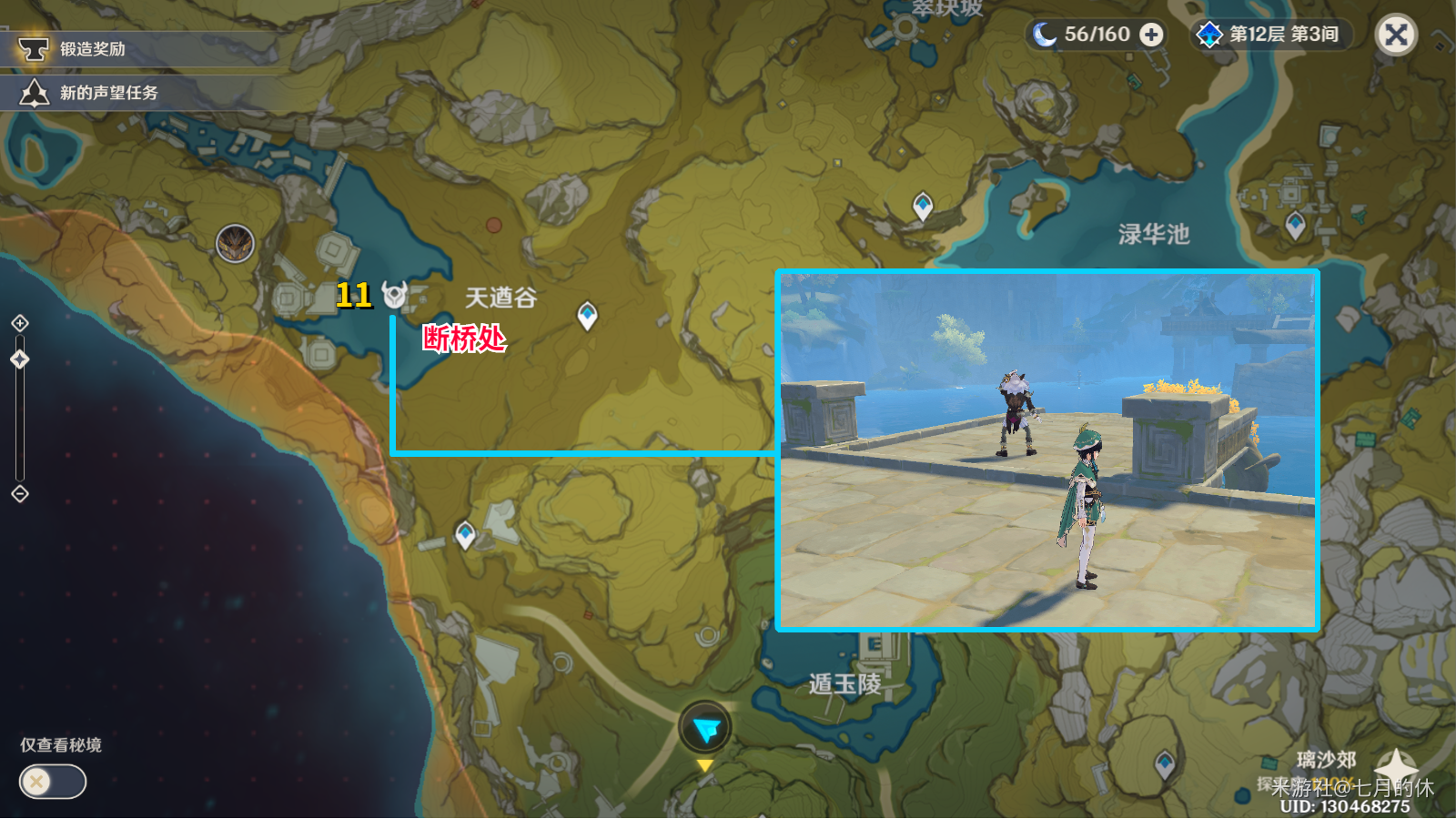The image size is (1456, 819).
Task: Zoom in the map with the plus control
Action: click(20, 323)
